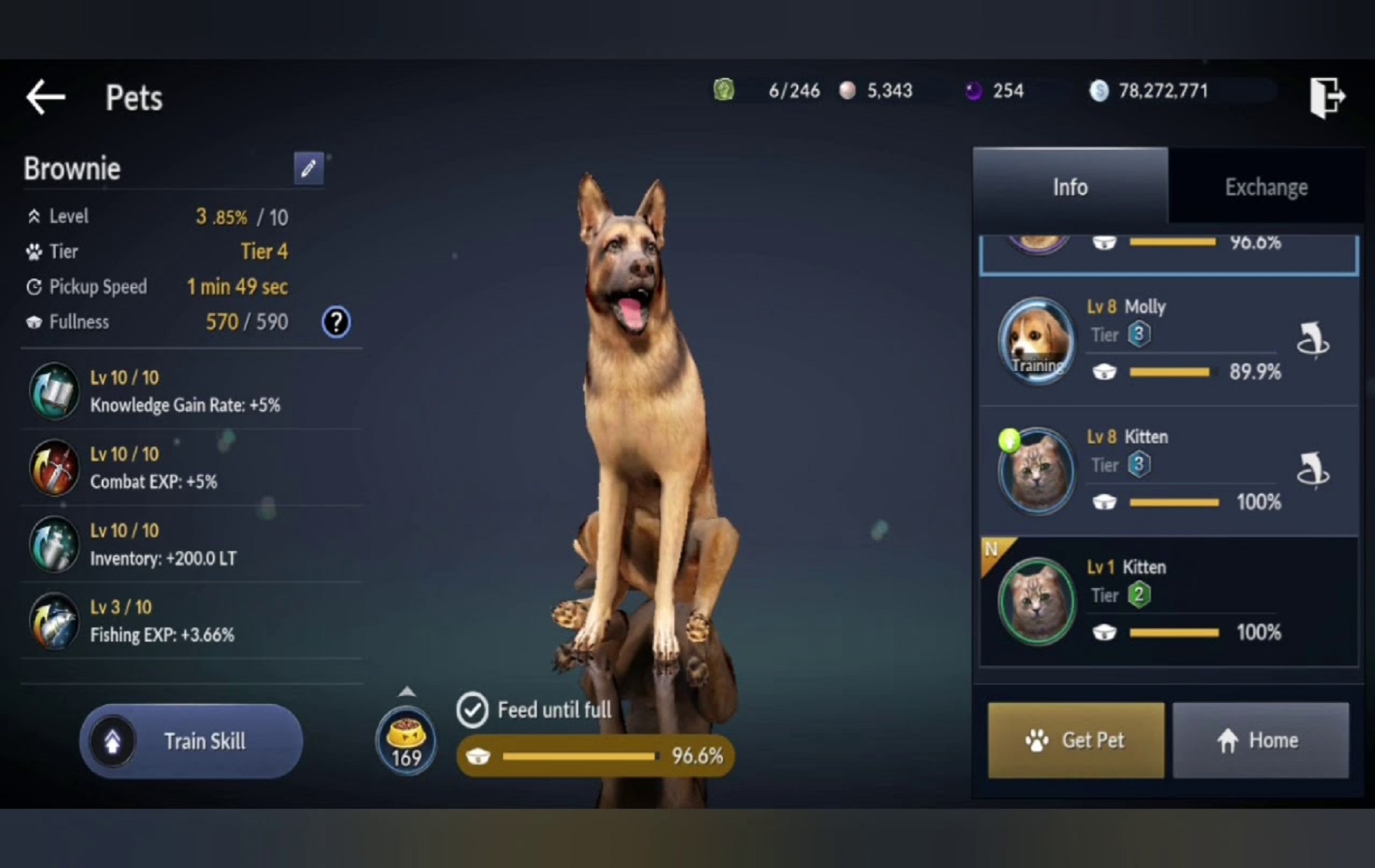Select the Knowledge Gain Rate skill icon
The width and height of the screenshot is (1375, 868).
pyautogui.click(x=54, y=391)
